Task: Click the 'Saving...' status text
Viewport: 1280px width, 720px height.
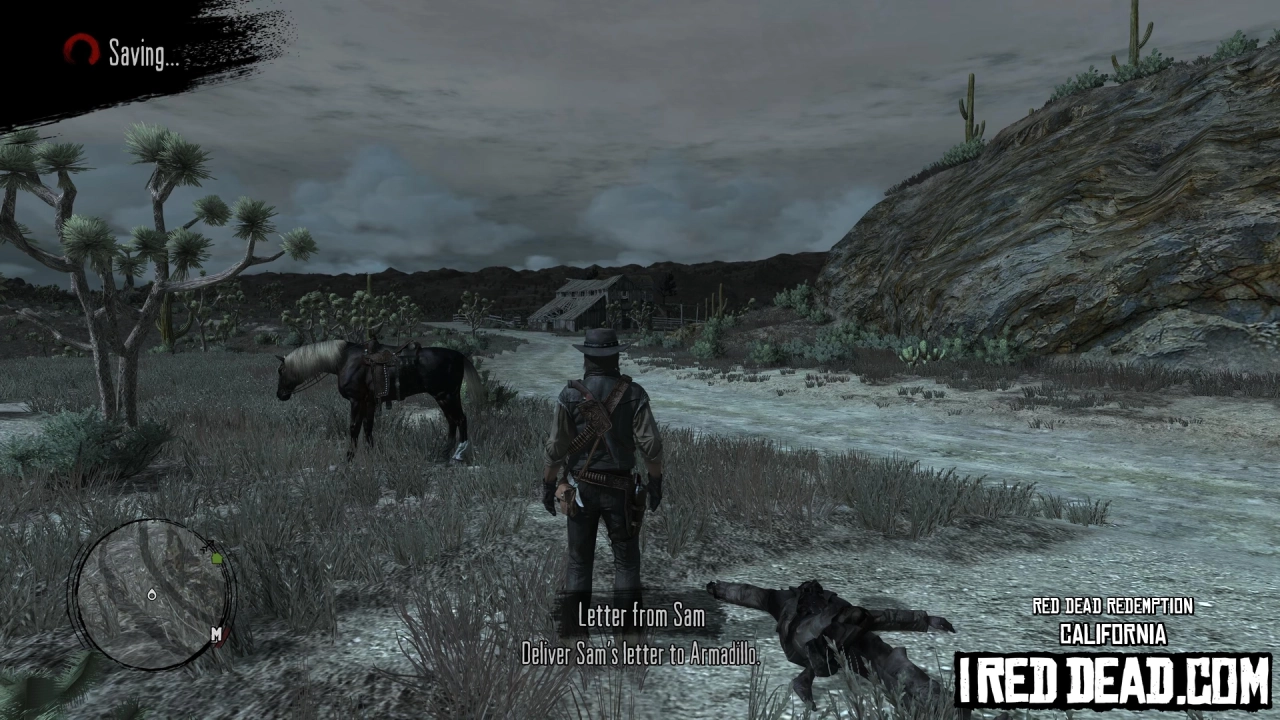Action: click(142, 55)
